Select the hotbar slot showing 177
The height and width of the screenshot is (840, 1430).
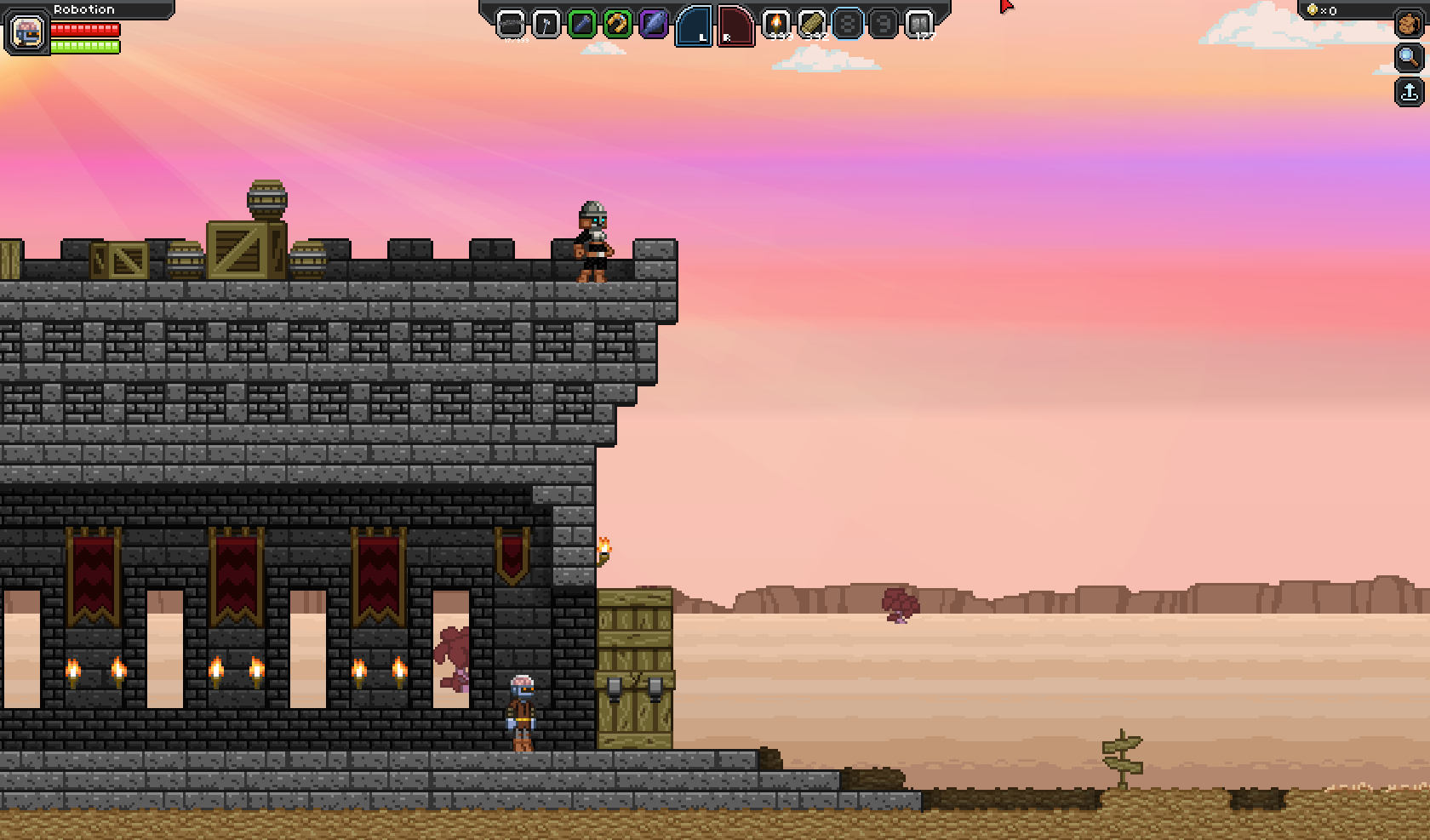(919, 26)
